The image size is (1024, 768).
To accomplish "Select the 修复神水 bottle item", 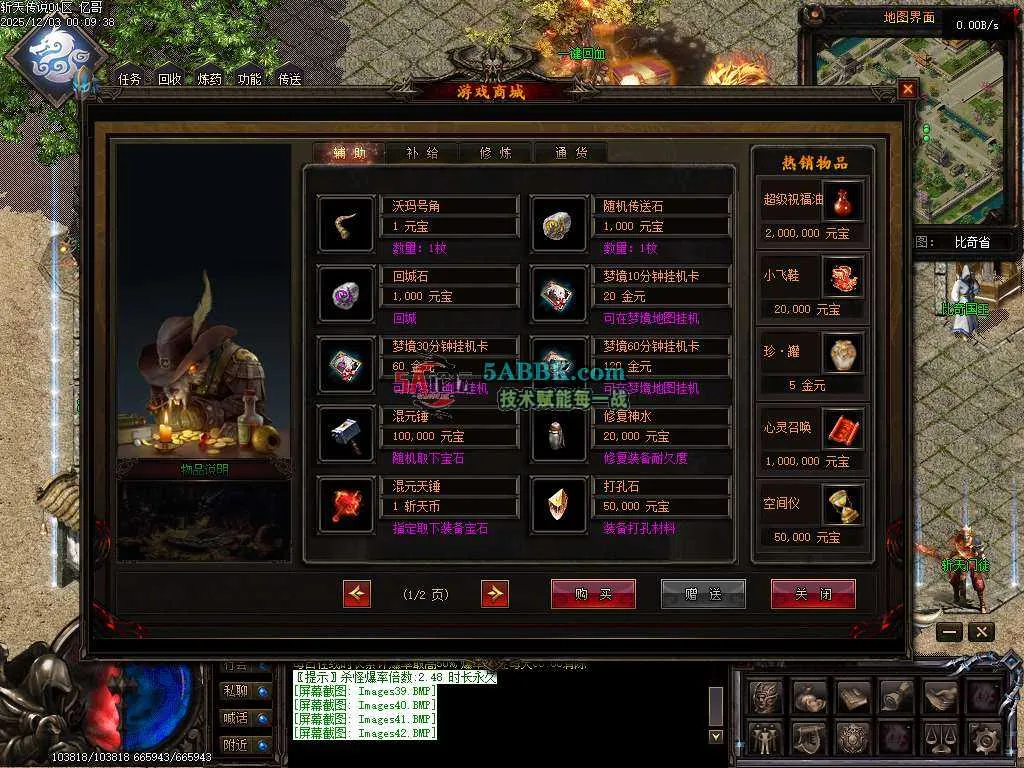I will [x=558, y=434].
